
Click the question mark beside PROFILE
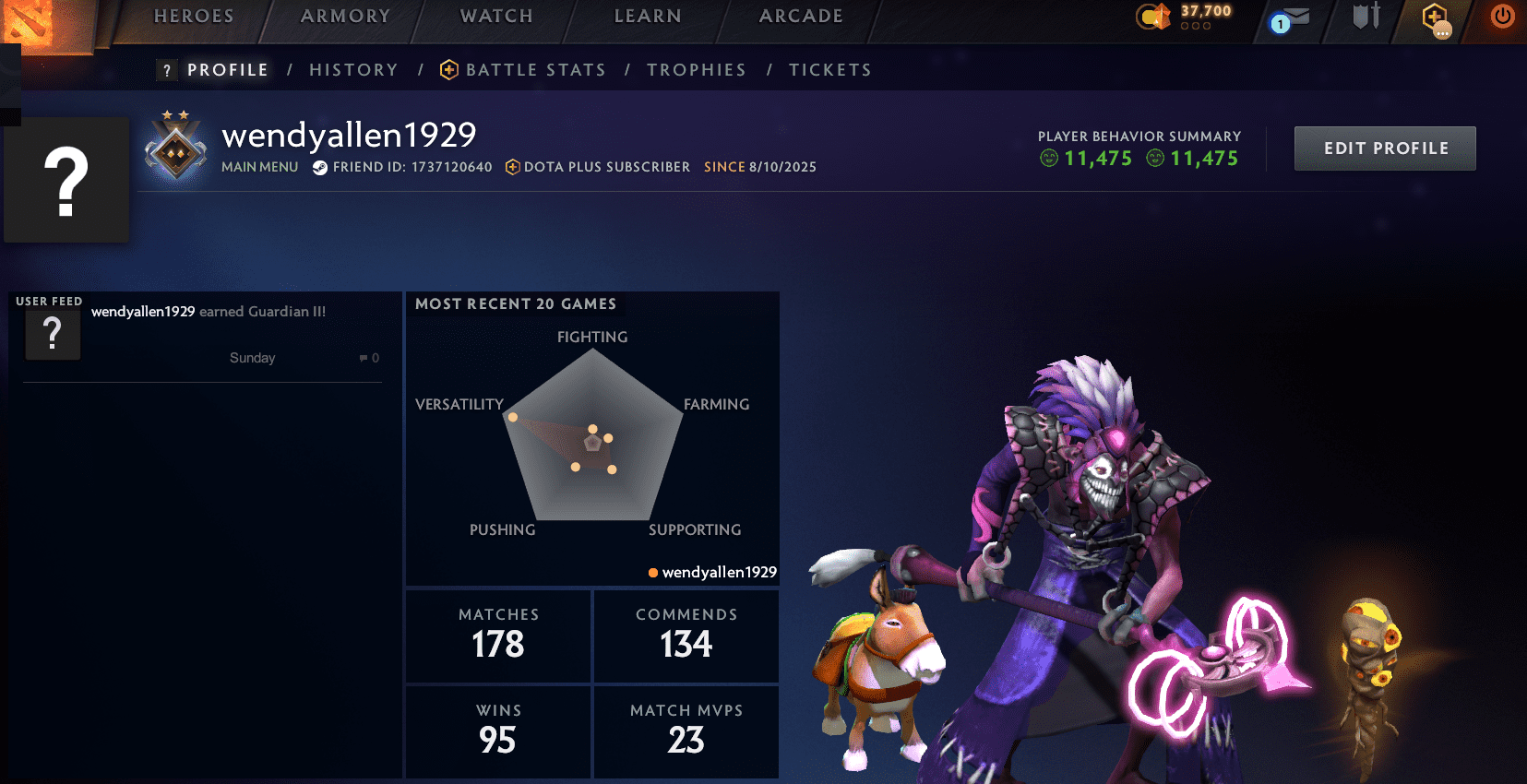coord(165,69)
